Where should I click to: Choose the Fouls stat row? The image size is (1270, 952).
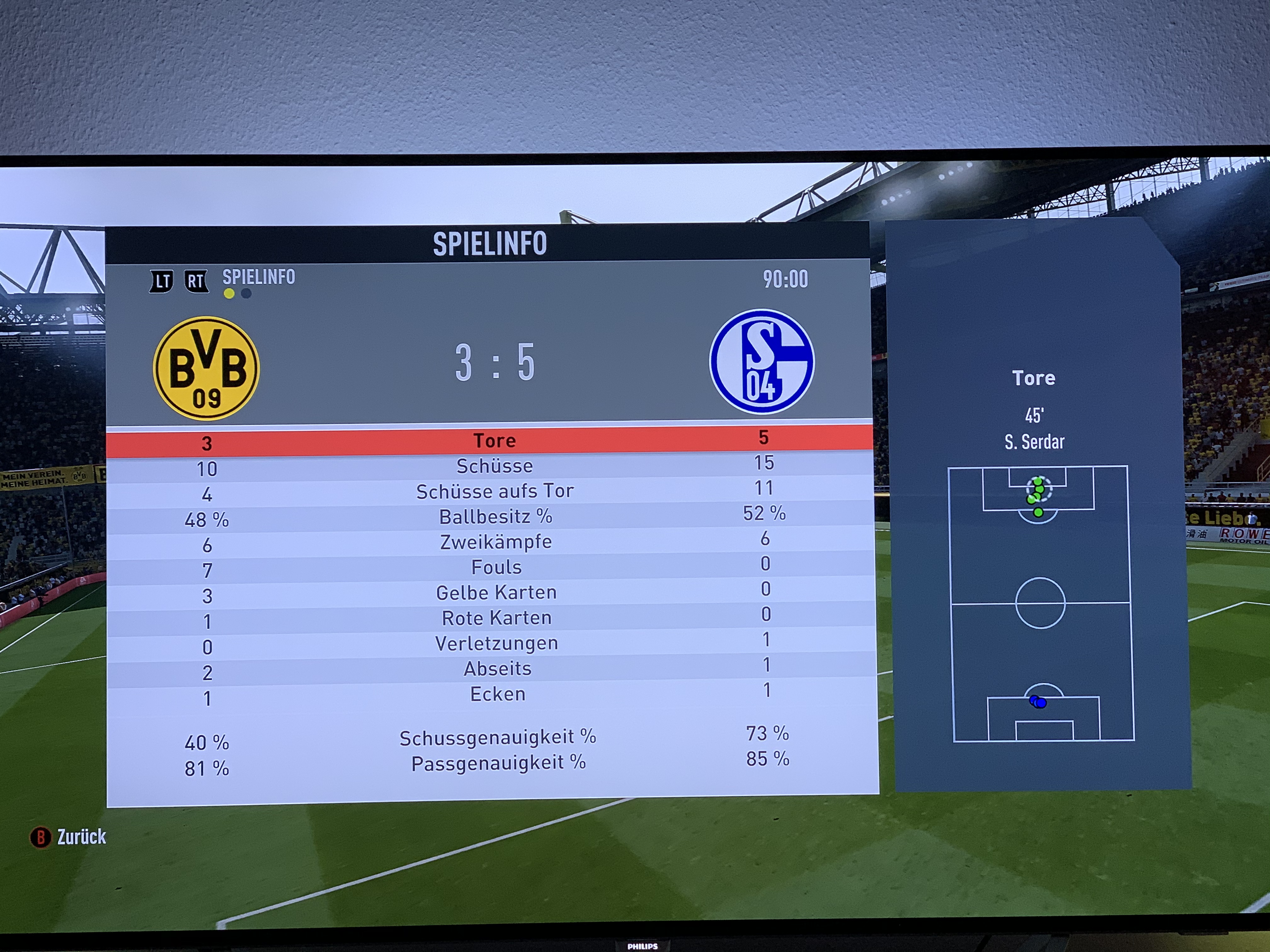pyautogui.click(x=496, y=567)
